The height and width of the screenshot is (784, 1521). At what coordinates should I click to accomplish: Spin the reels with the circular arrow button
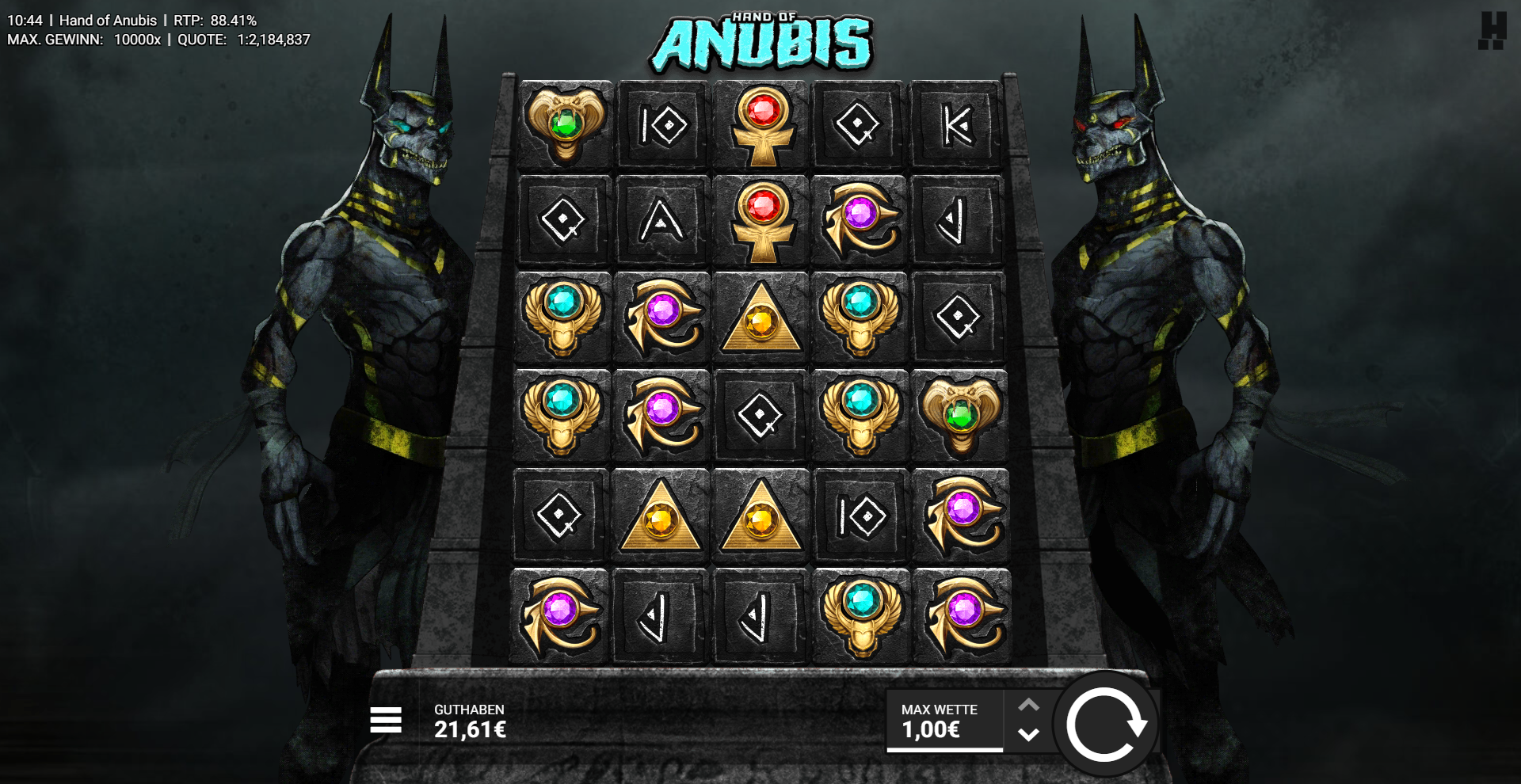coord(1106,721)
